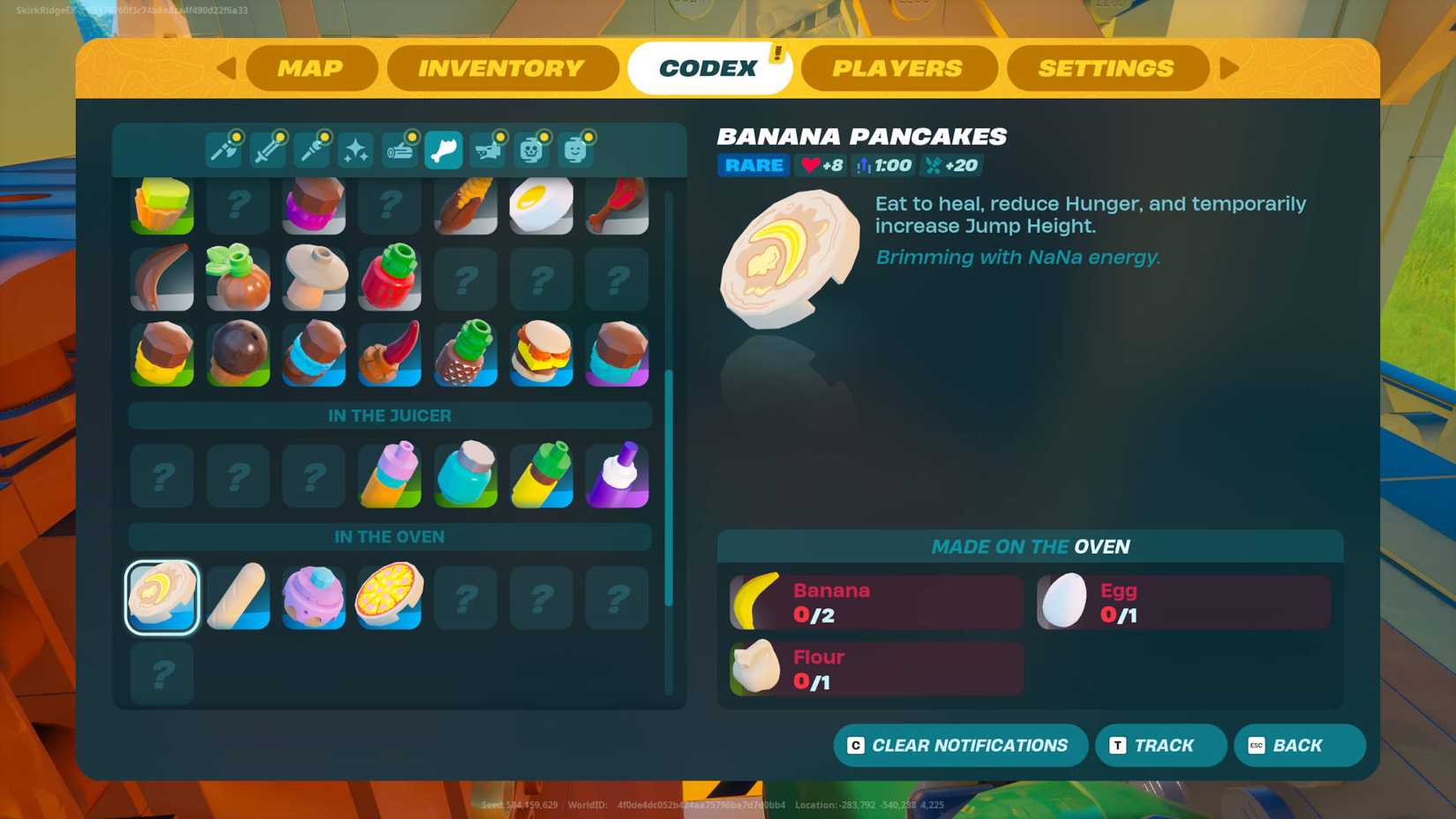This screenshot has width=1456, height=819.
Task: Click CLEAR NOTIFICATIONS
Action: 959,745
